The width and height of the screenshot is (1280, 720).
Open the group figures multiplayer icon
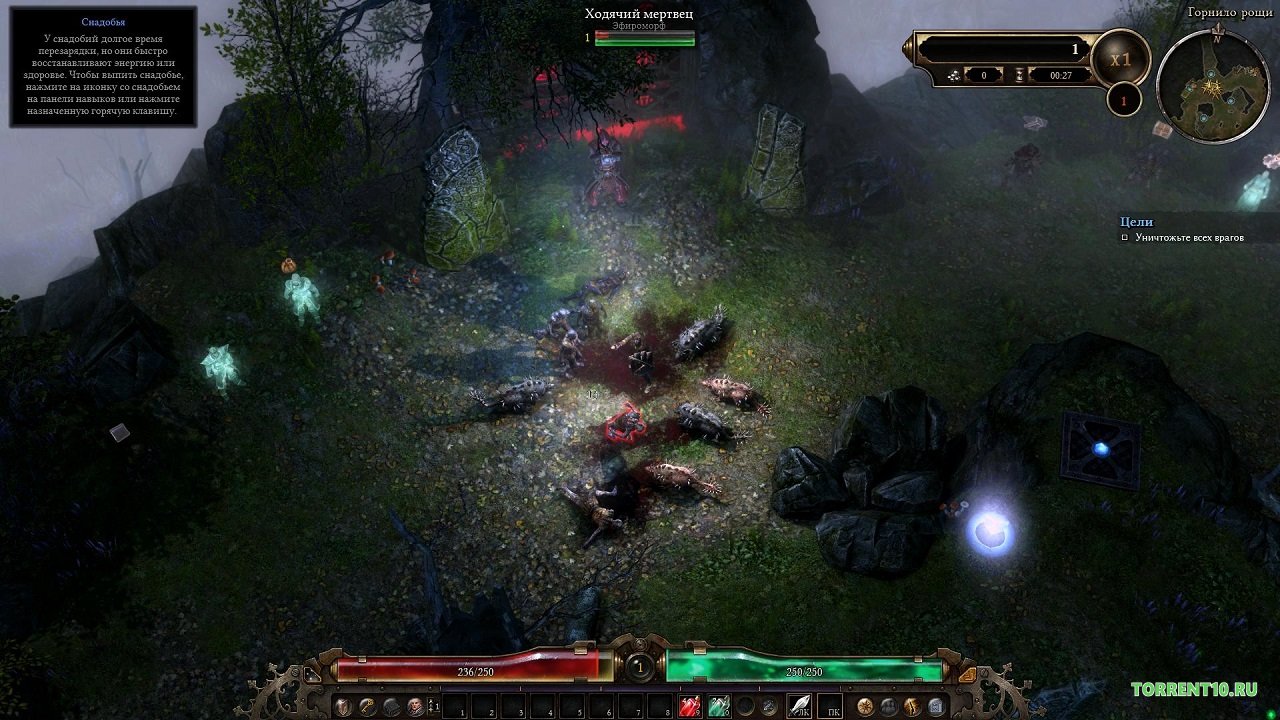[x=888, y=707]
